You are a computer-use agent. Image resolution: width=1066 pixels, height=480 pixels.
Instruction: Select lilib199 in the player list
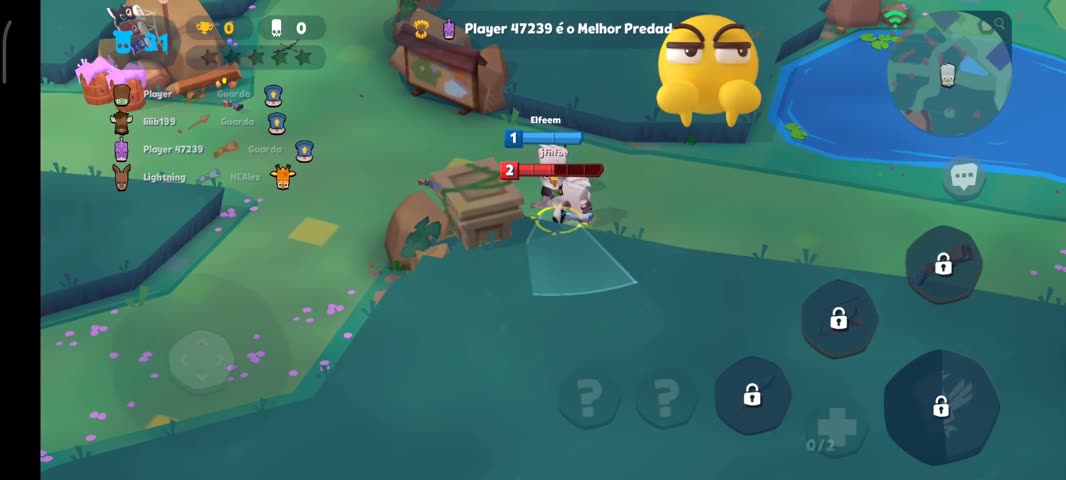[160, 122]
